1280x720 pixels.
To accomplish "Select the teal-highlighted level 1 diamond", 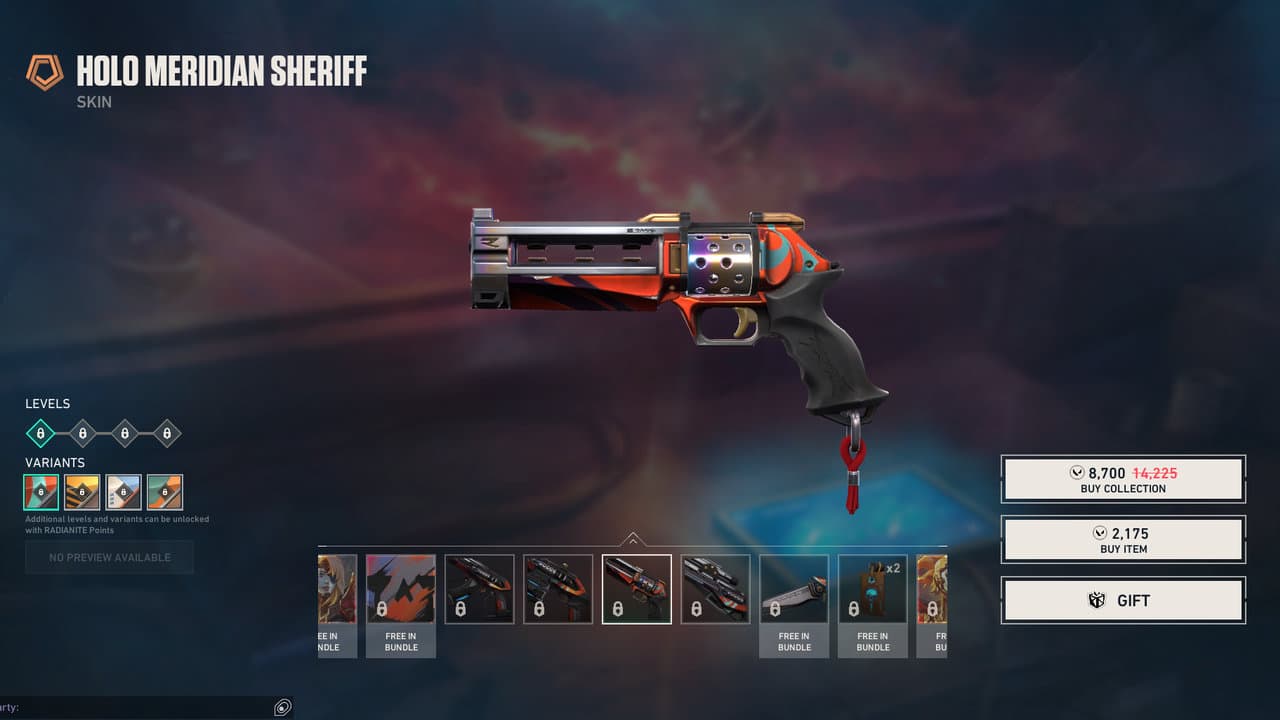I will point(40,433).
